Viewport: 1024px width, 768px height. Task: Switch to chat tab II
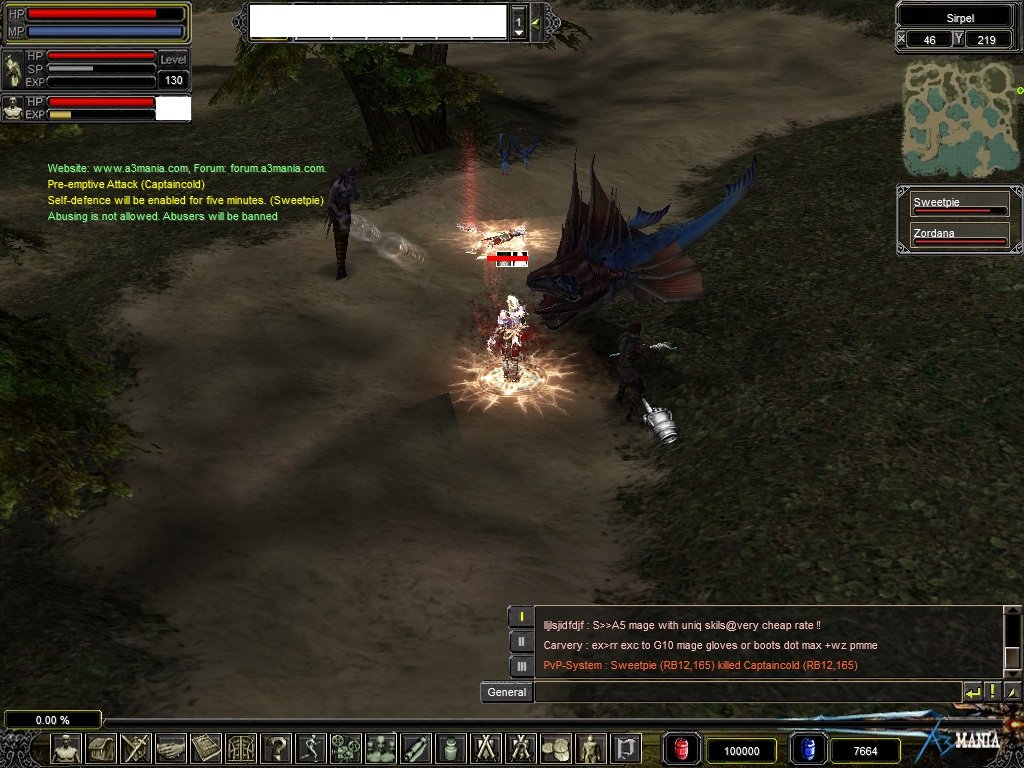click(520, 641)
